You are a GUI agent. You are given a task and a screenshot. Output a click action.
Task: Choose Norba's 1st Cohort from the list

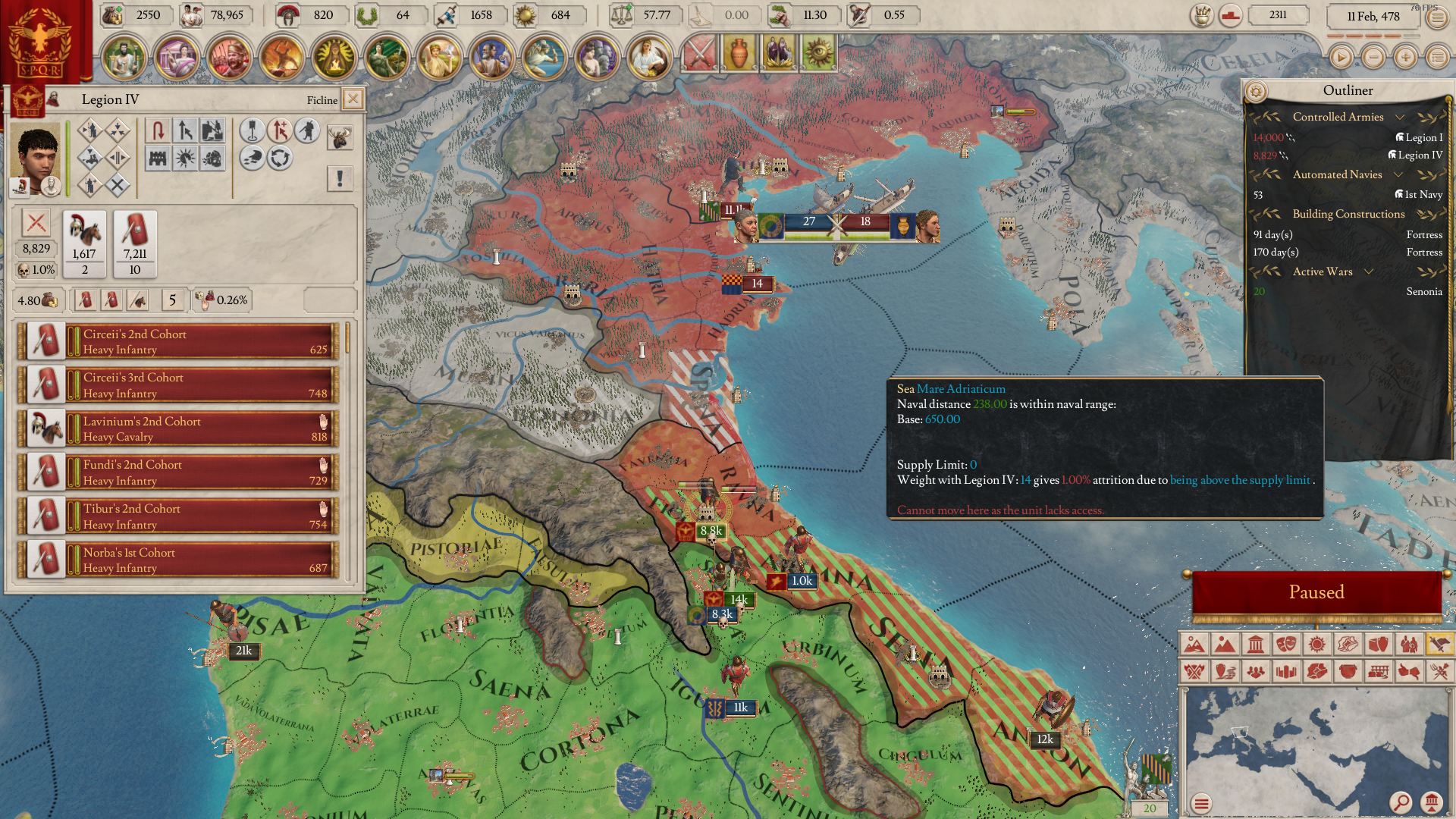(x=201, y=560)
